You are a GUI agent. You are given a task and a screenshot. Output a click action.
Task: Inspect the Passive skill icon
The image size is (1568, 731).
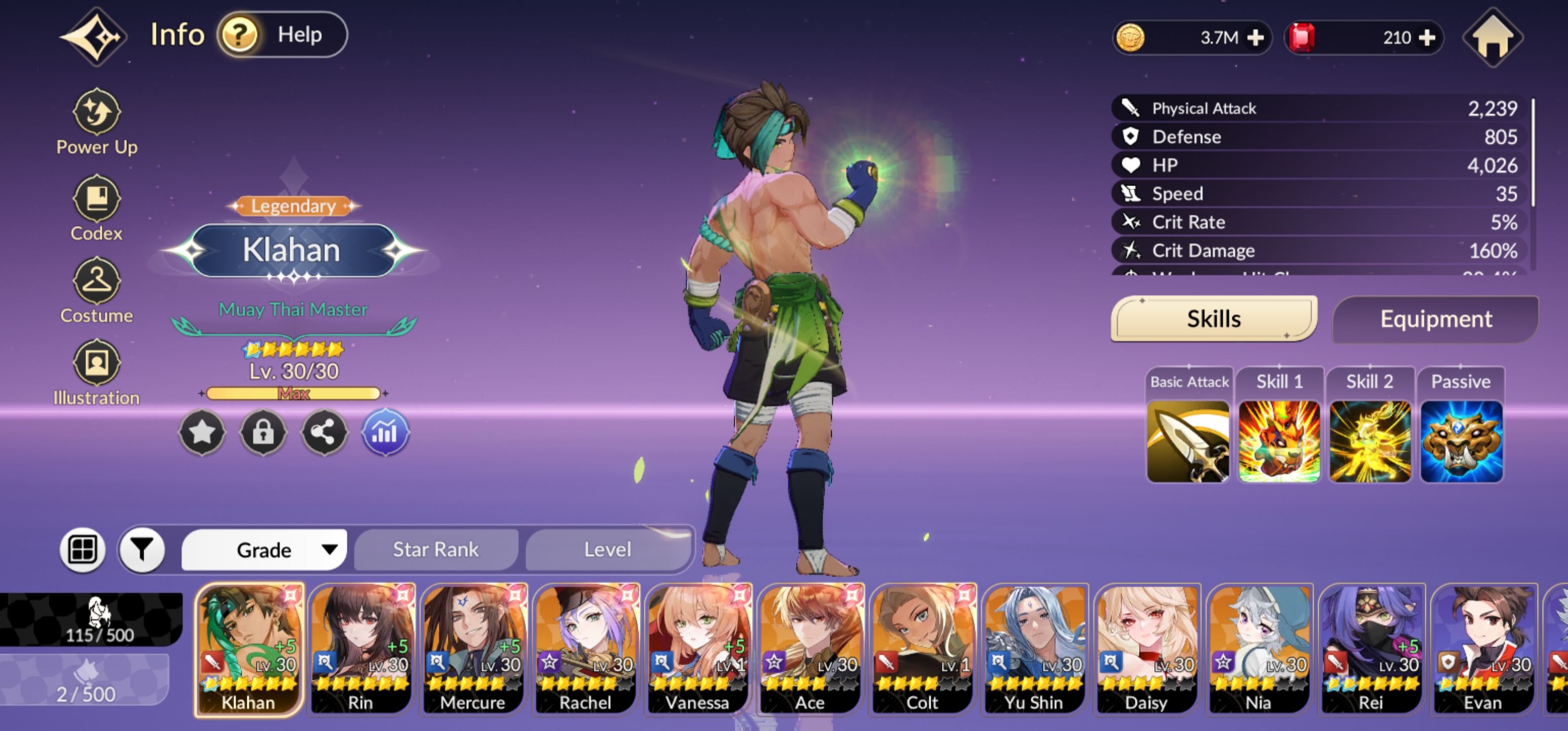point(1461,441)
